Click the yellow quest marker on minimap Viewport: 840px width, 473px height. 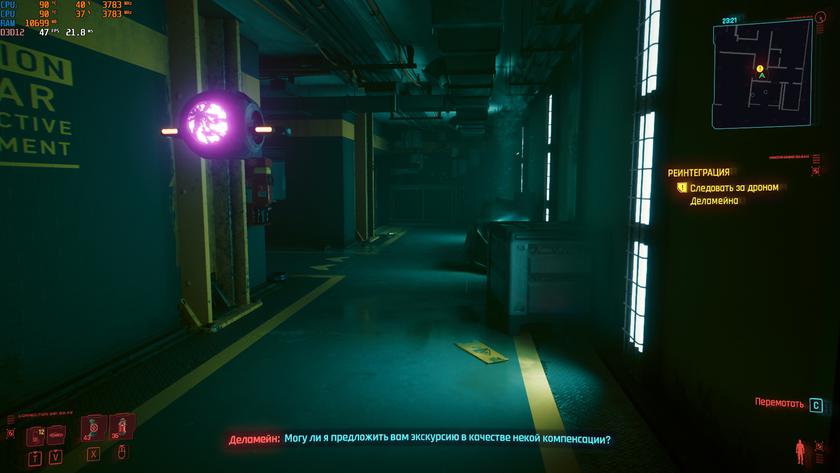(x=760, y=68)
